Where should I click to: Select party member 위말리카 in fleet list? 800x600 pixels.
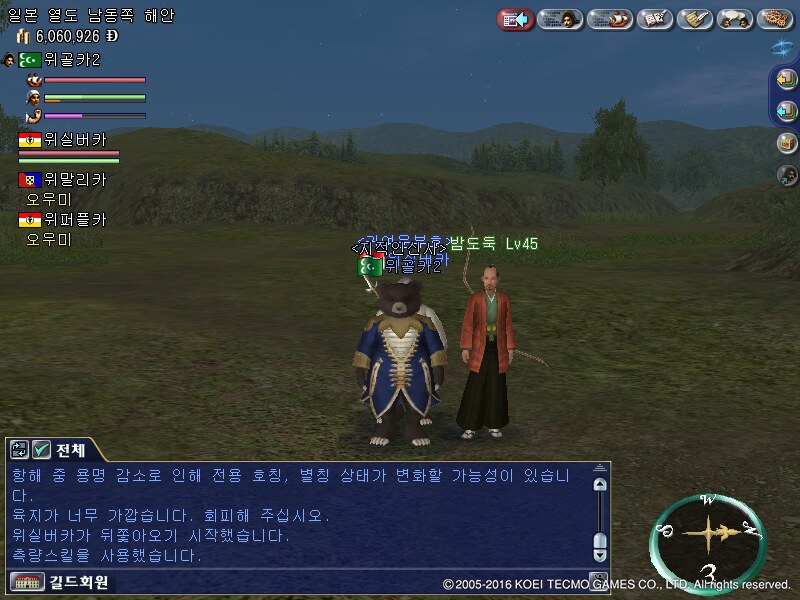75,180
